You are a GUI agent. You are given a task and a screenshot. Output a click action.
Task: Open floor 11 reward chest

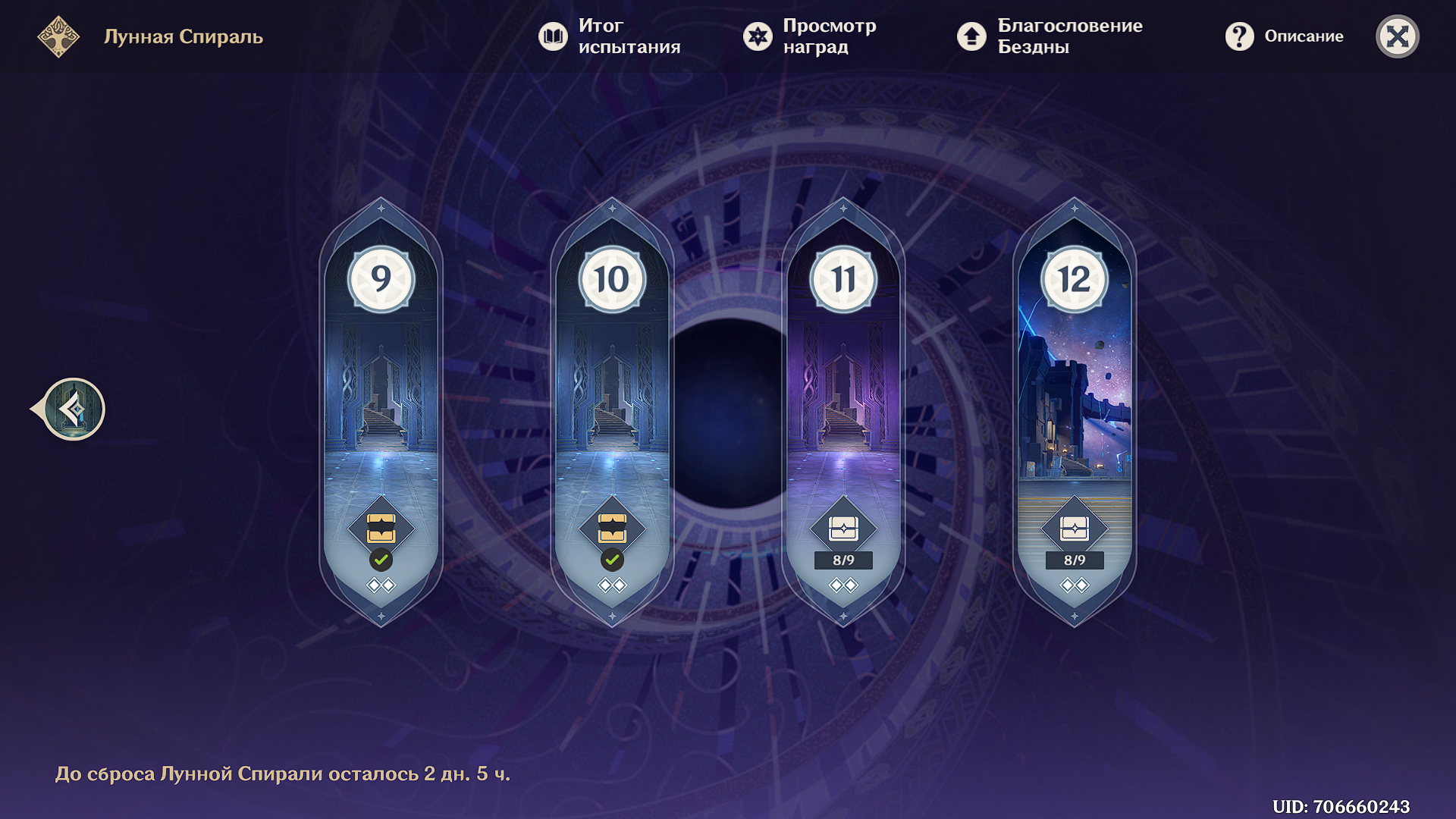(x=843, y=529)
